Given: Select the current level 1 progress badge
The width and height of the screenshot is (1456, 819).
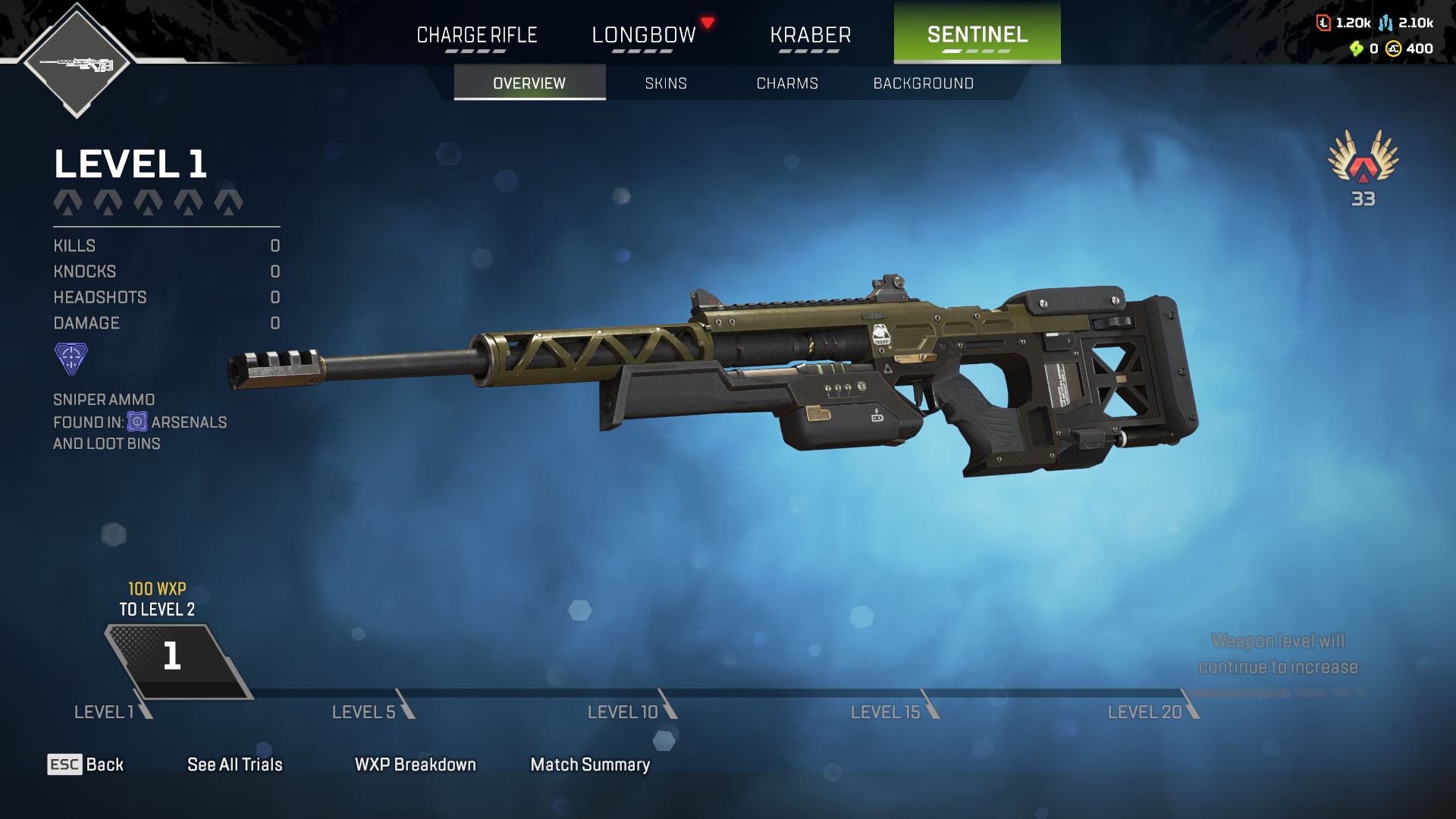Looking at the screenshot, I should click(172, 657).
